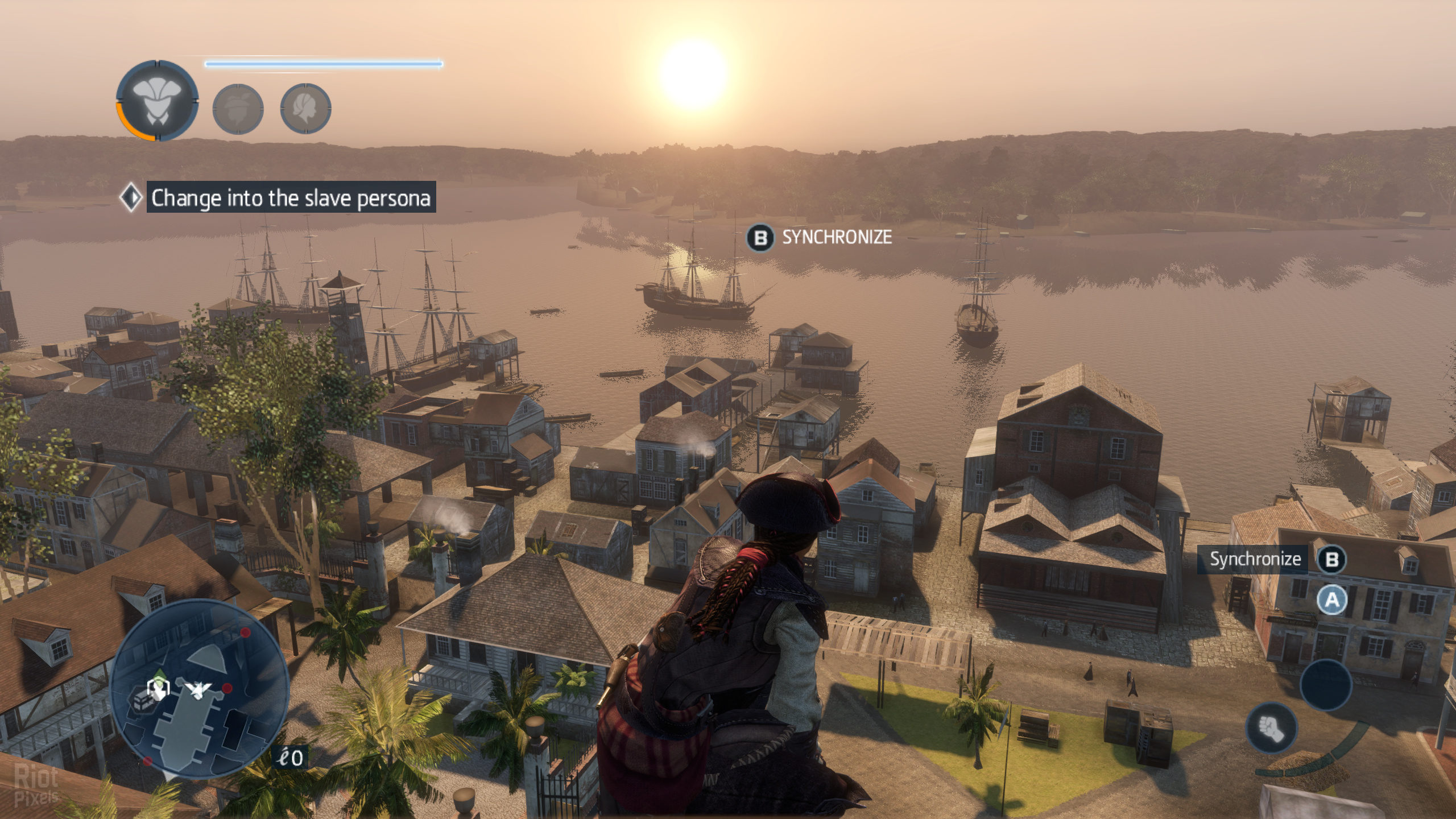This screenshot has height=819, width=1456.
Task: Choose the slave persona headwrap icon
Action: (x=238, y=109)
